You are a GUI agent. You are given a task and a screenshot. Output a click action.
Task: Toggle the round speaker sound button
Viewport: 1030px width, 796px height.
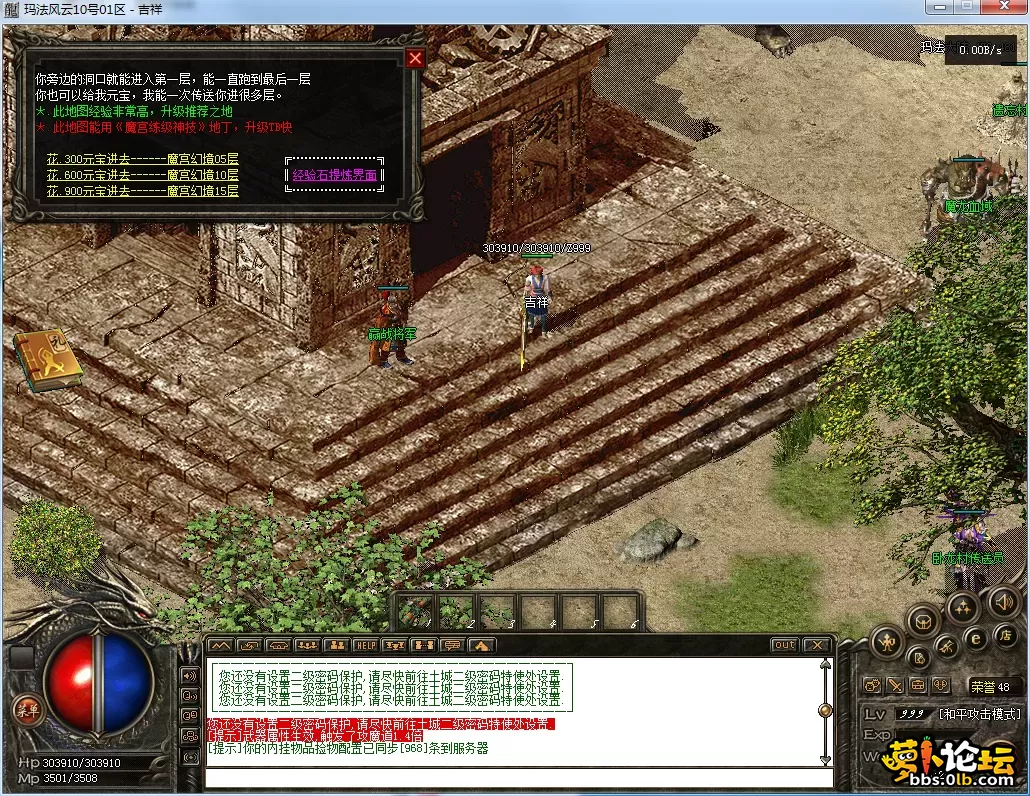[x=1003, y=602]
